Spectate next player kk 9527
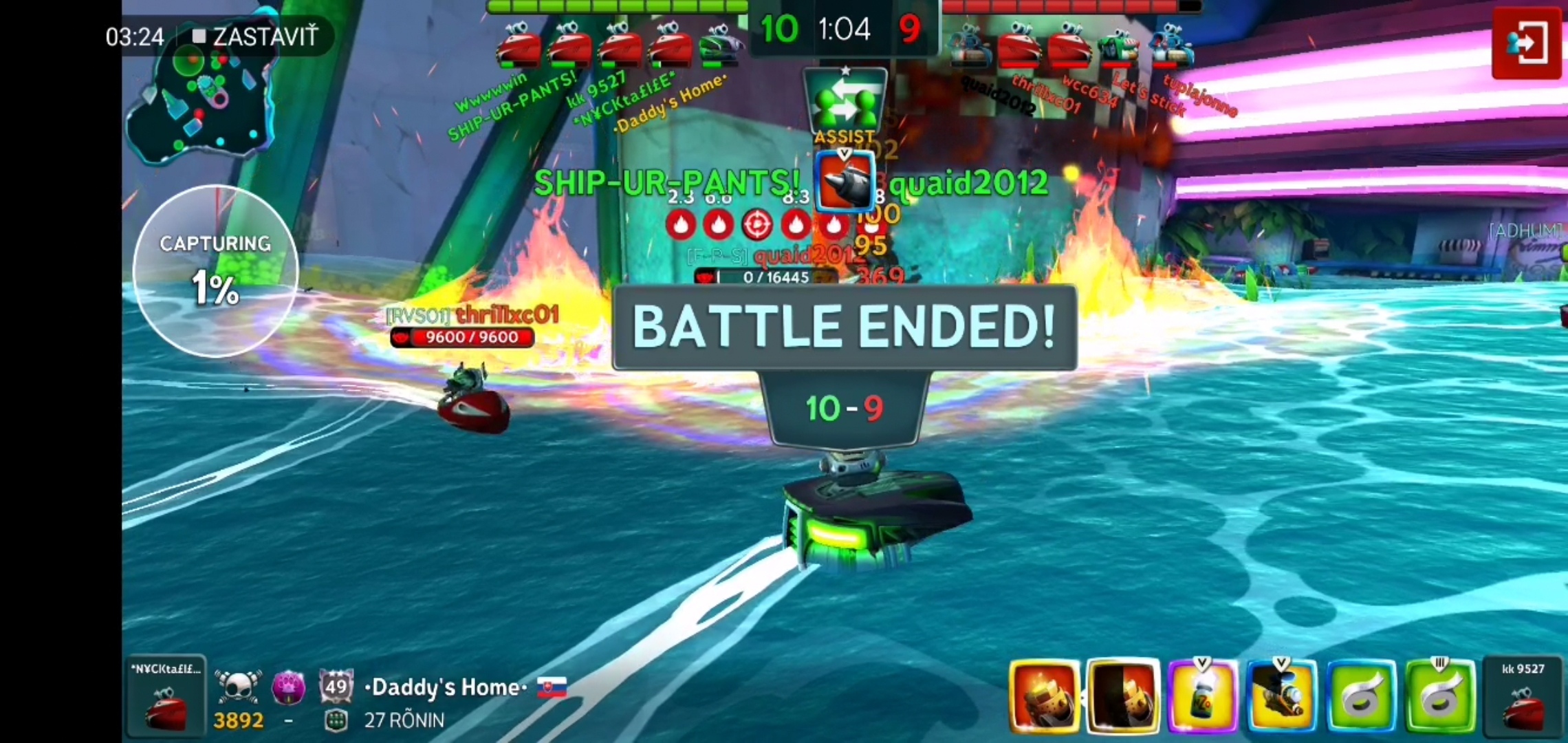The image size is (1568, 743). pyautogui.click(x=1523, y=696)
